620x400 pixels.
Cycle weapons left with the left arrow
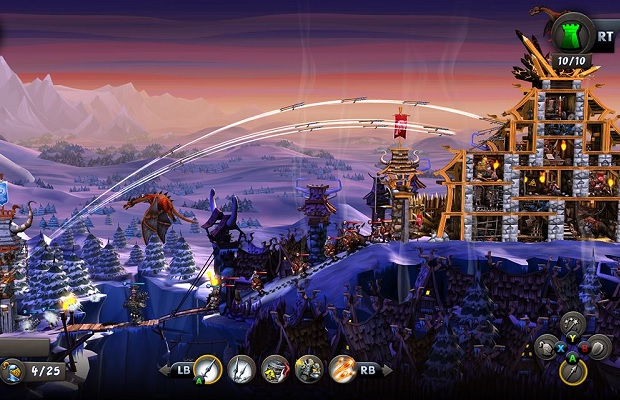(165, 371)
